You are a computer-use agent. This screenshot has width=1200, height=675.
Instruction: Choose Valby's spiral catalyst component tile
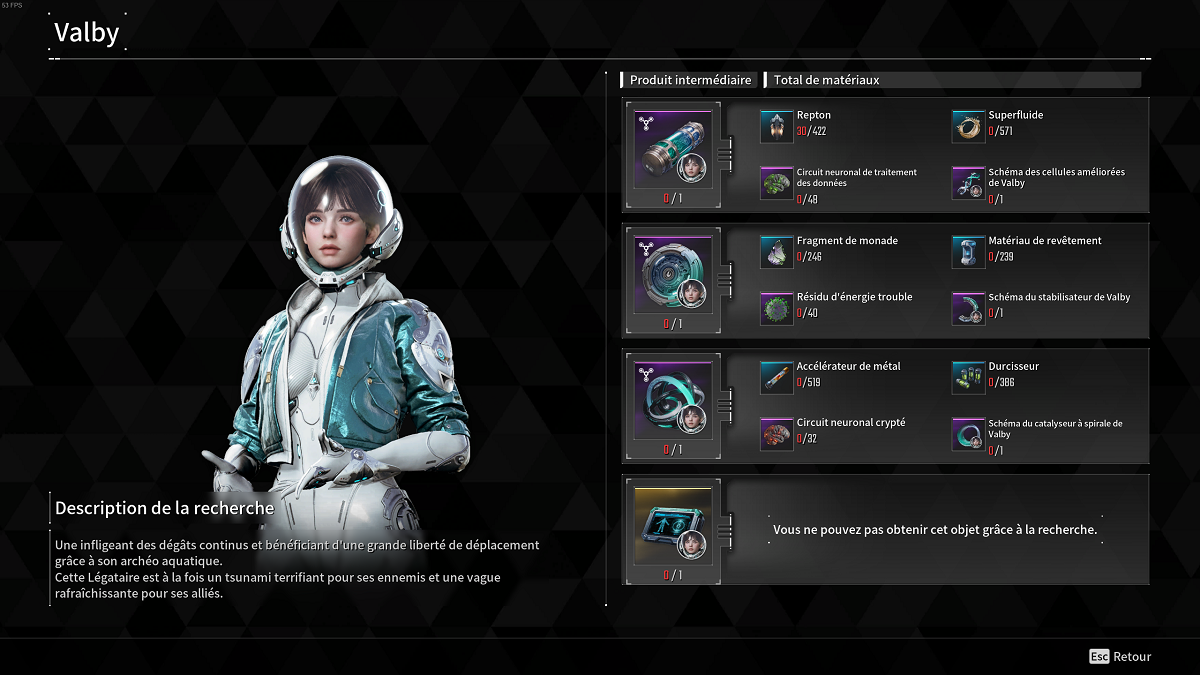coord(672,399)
